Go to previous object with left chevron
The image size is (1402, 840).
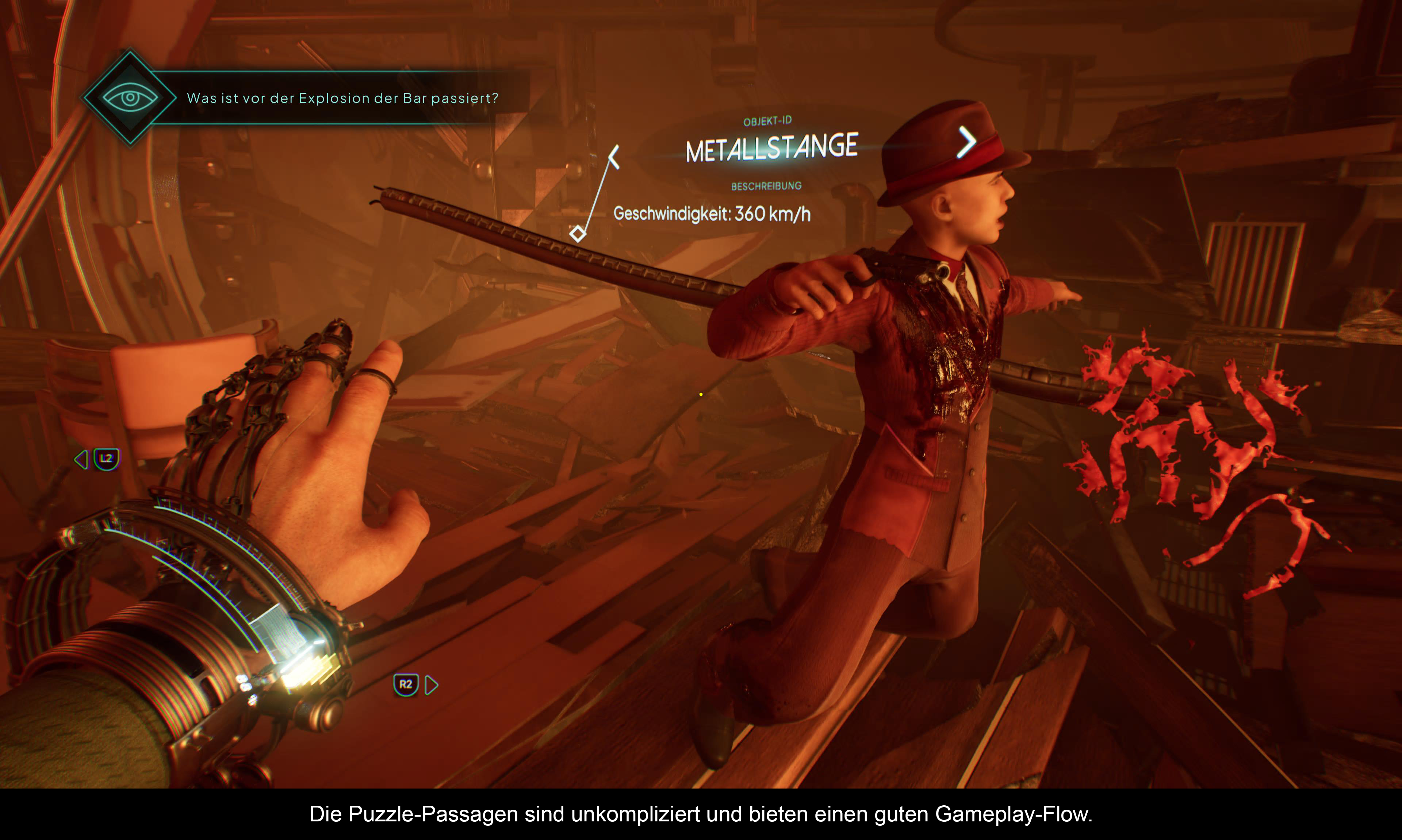[614, 157]
